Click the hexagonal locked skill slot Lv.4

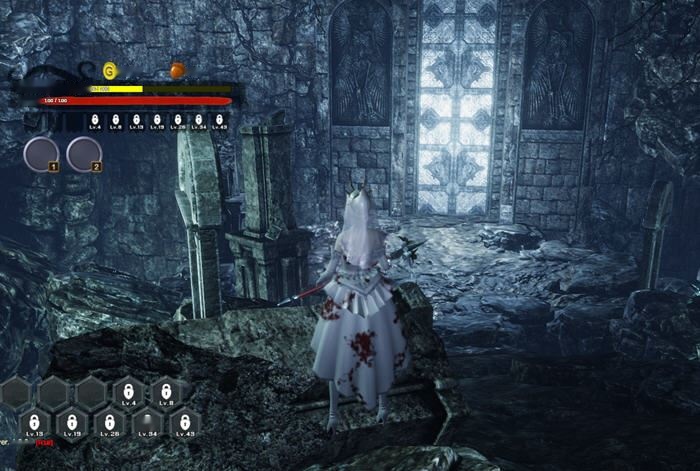tap(130, 392)
